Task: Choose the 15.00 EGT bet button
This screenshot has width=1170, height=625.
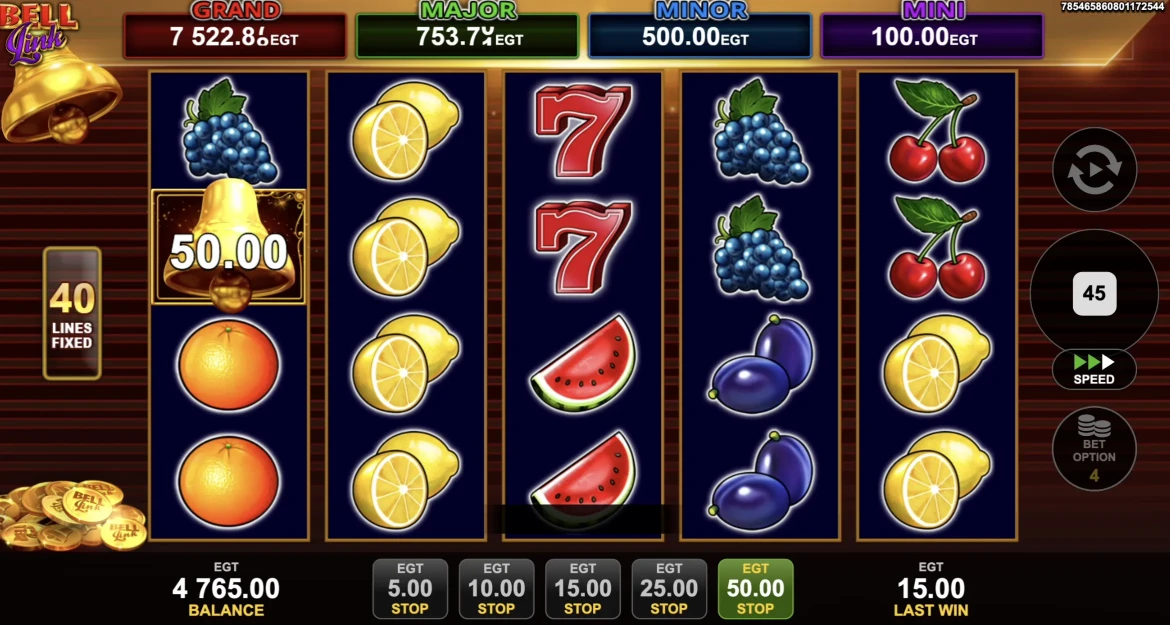Action: pos(583,589)
